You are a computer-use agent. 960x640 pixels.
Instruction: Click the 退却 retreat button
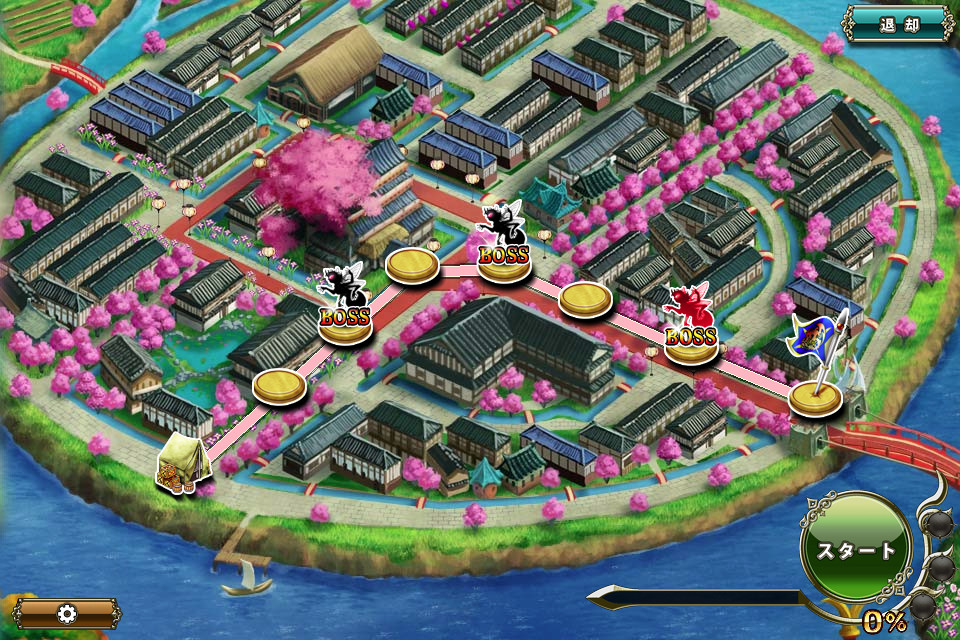[898, 23]
